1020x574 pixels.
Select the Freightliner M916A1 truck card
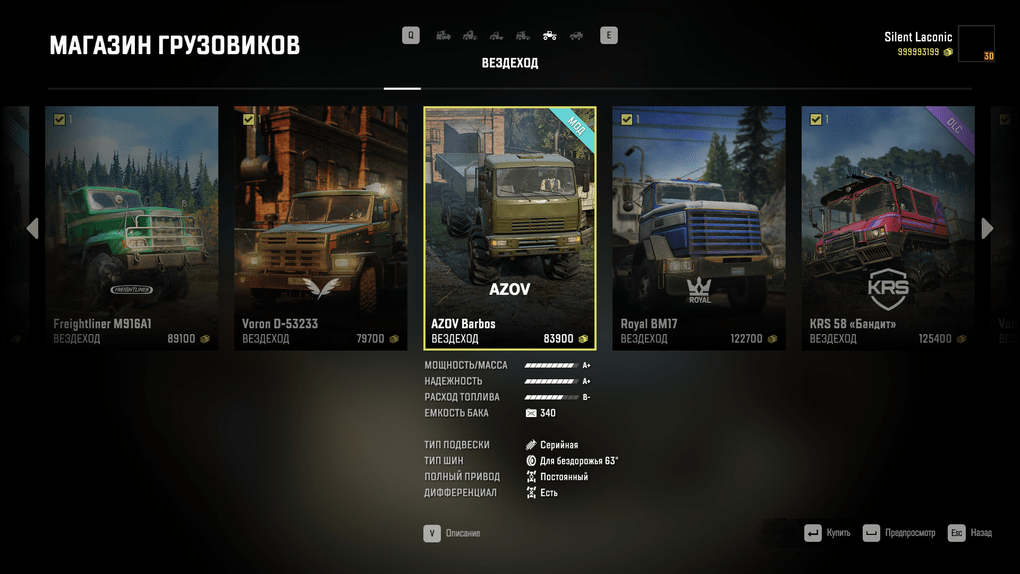click(x=132, y=228)
